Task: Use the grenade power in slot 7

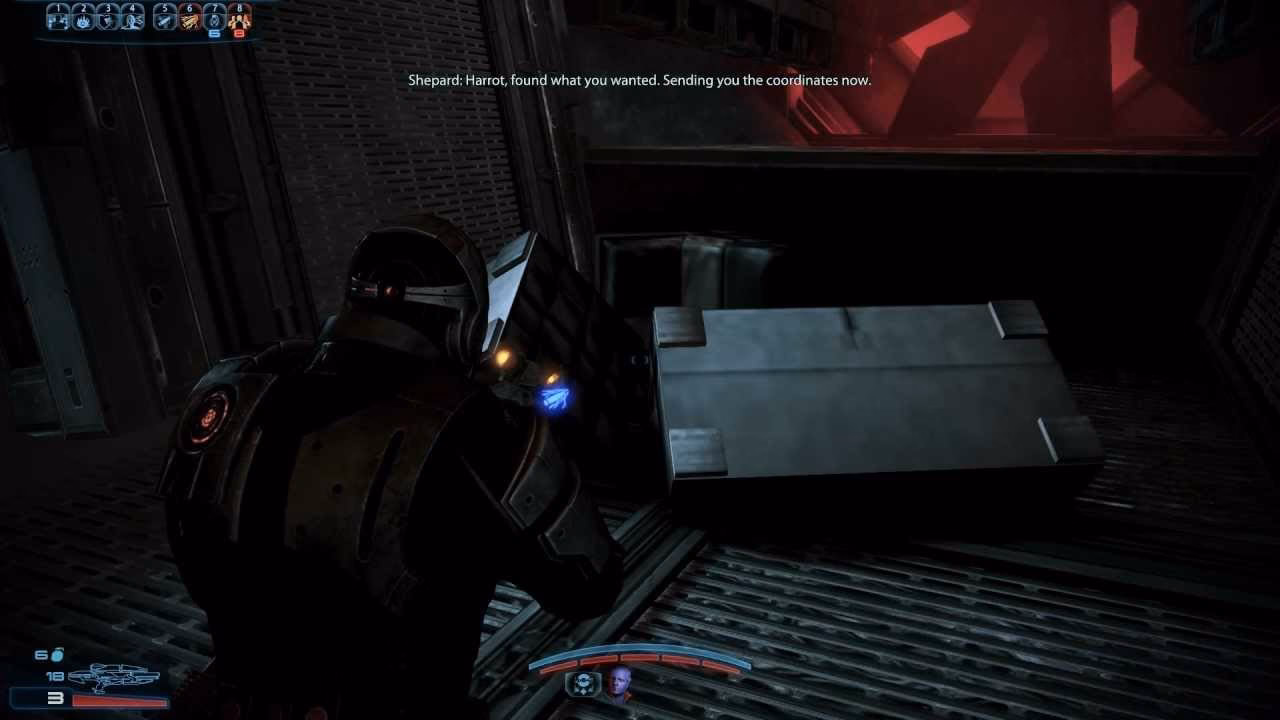Action: (x=215, y=22)
